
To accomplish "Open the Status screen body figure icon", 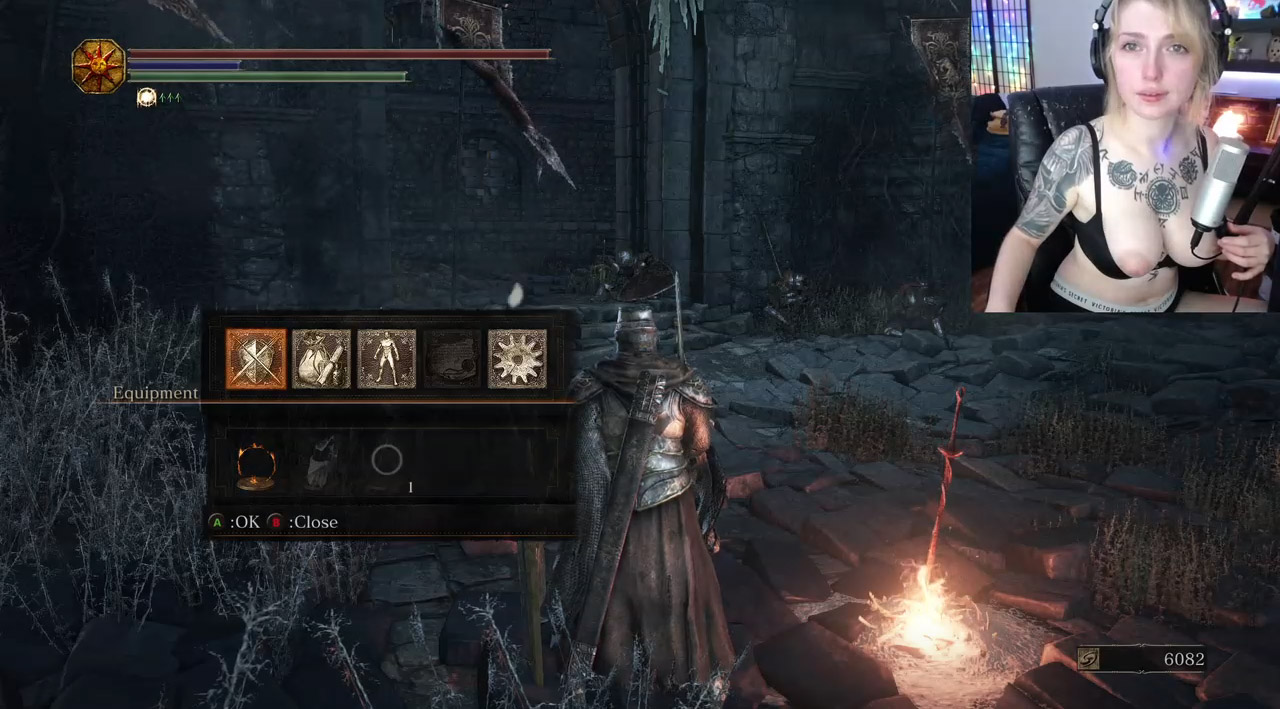I will click(386, 359).
